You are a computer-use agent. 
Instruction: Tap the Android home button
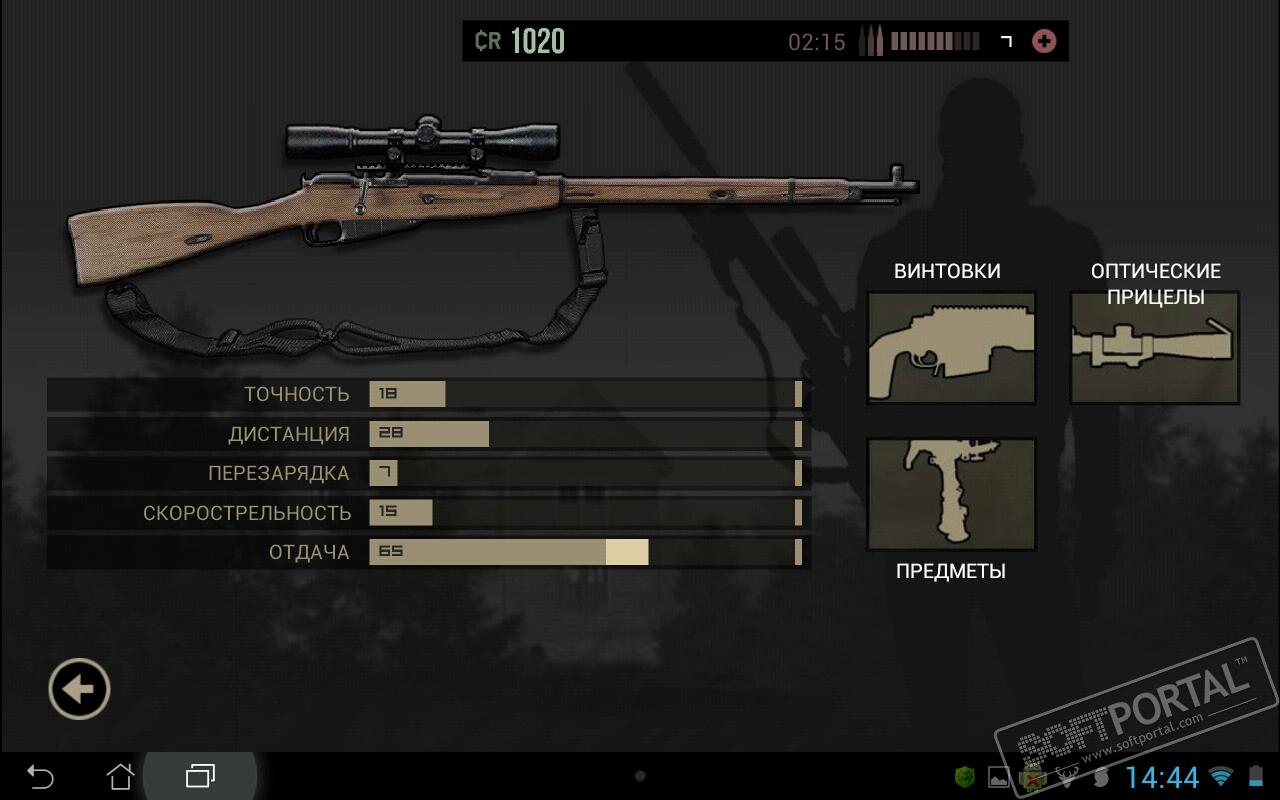pyautogui.click(x=120, y=776)
